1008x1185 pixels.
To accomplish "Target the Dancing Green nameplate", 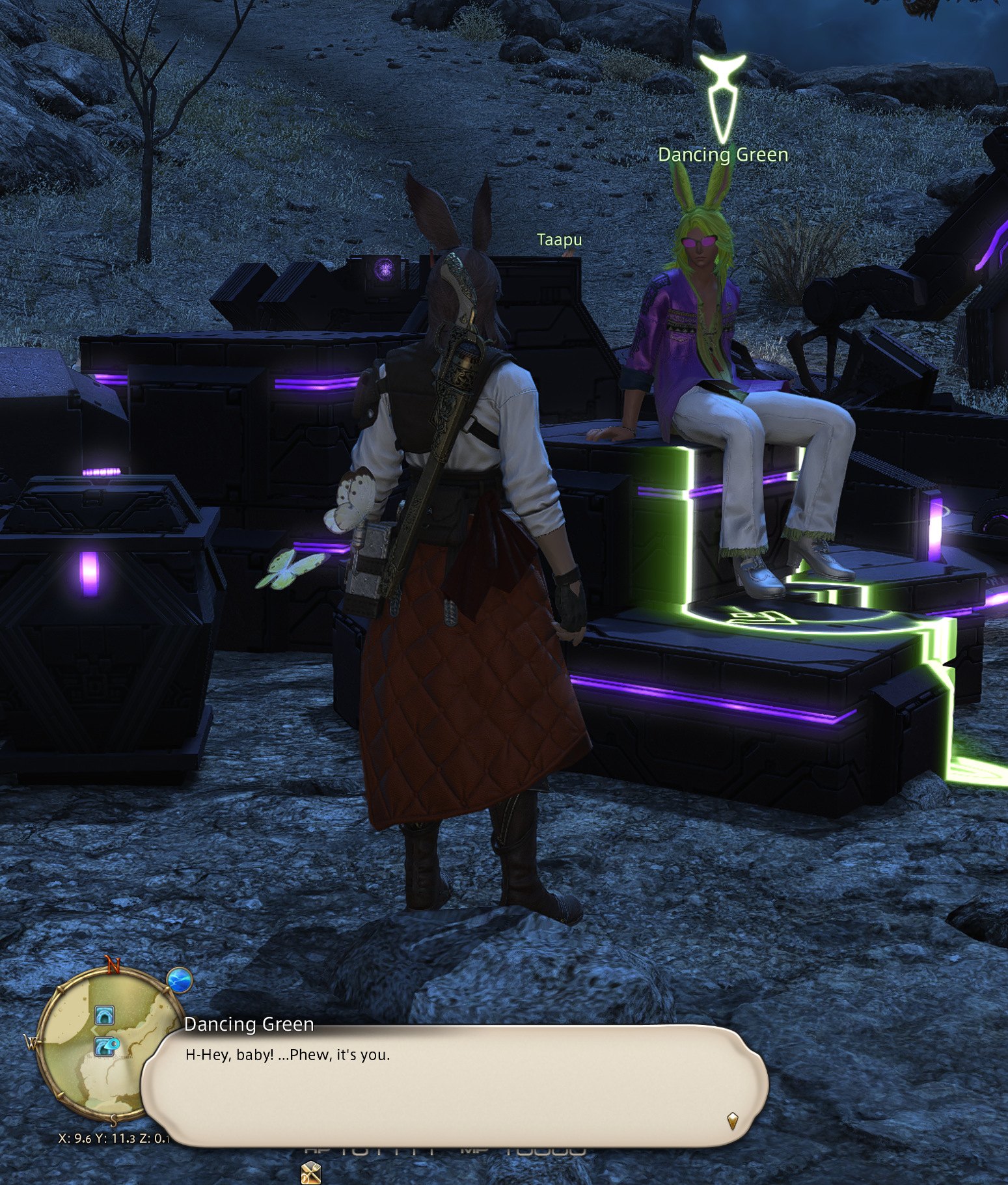I will tap(723, 155).
